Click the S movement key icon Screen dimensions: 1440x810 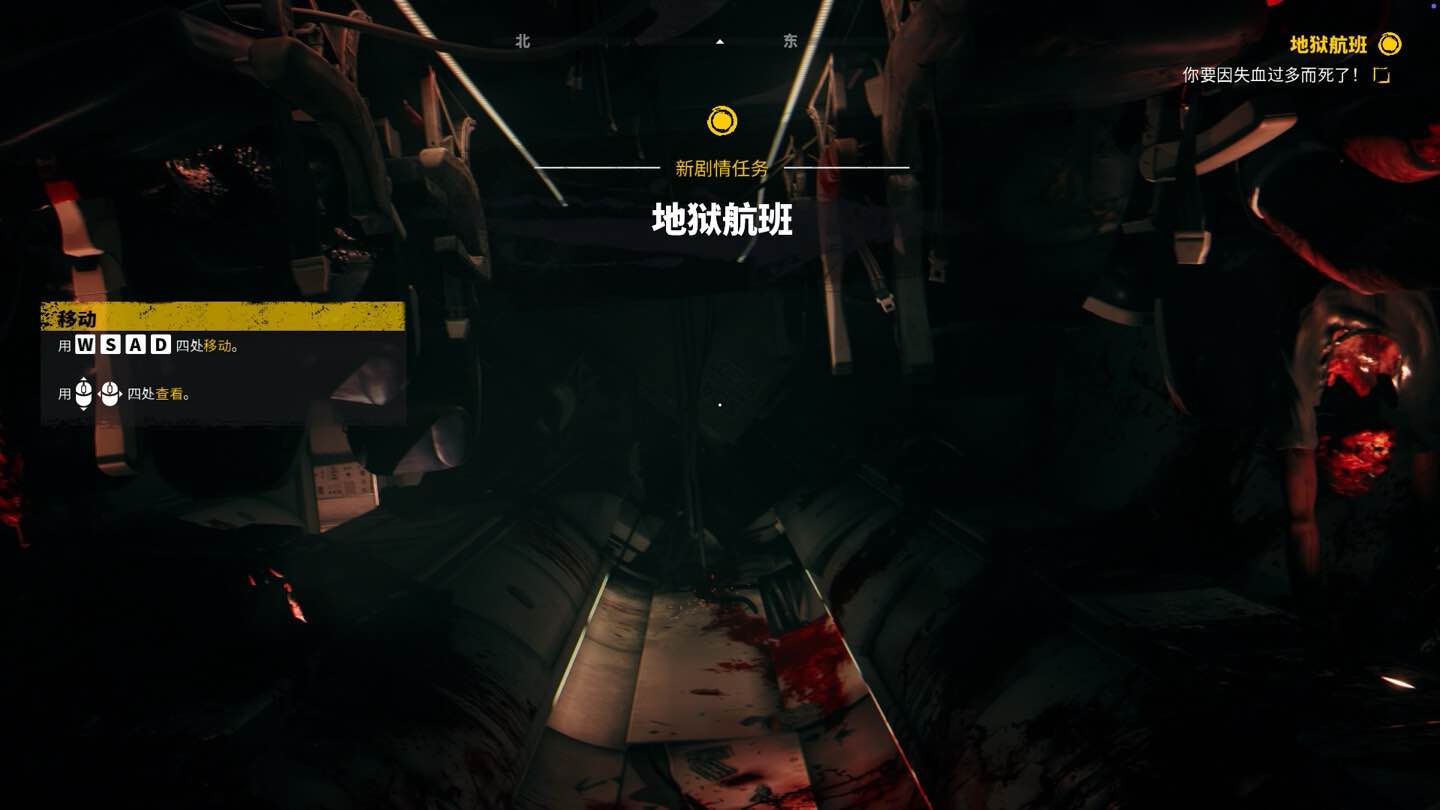tap(112, 344)
